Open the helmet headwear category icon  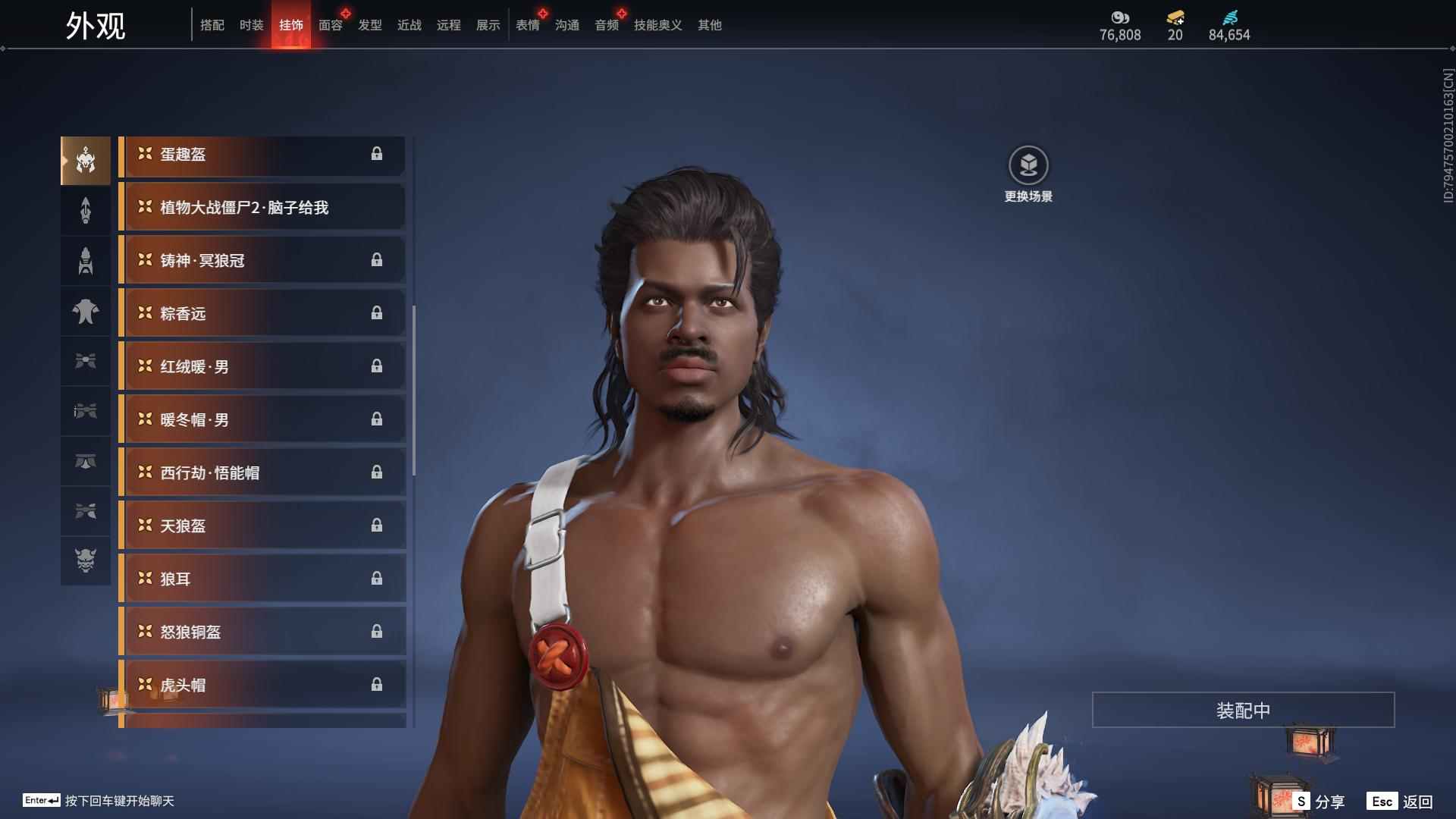pyautogui.click(x=86, y=160)
